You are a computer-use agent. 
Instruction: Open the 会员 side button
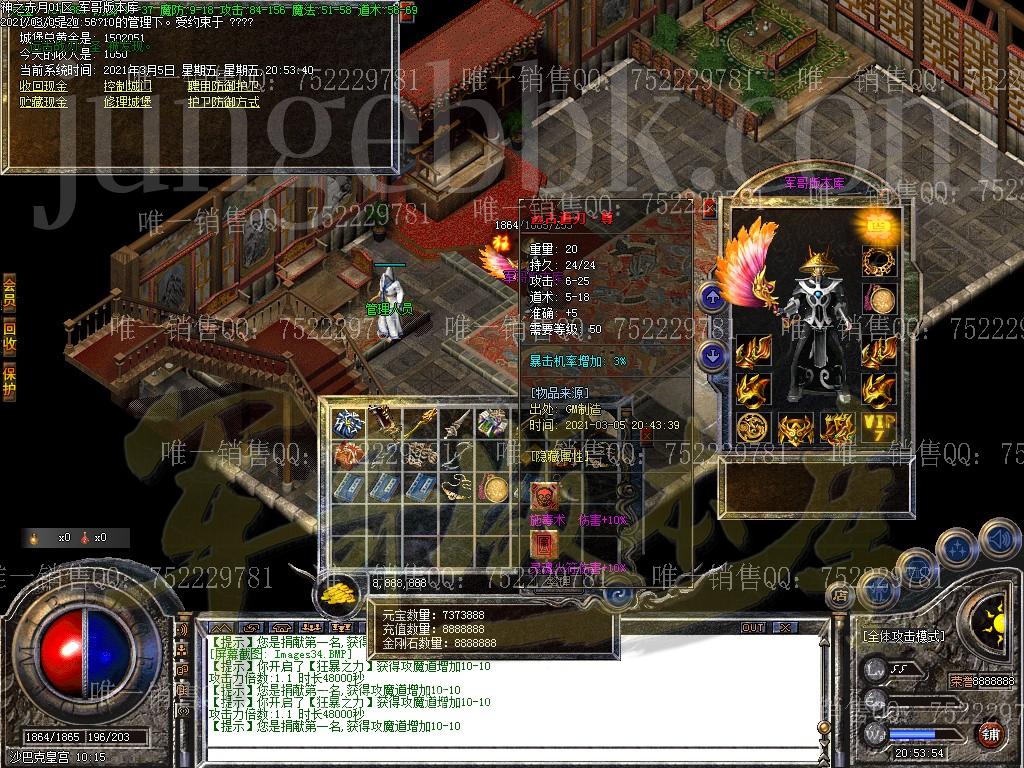pyautogui.click(x=9, y=290)
